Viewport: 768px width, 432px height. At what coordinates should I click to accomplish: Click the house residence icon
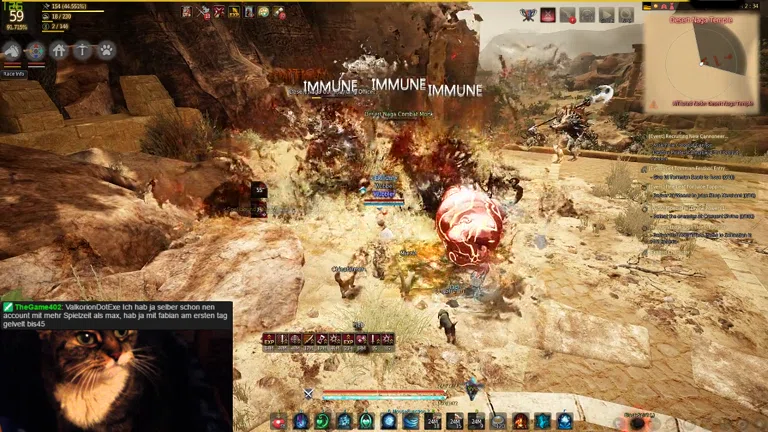pyautogui.click(x=59, y=50)
